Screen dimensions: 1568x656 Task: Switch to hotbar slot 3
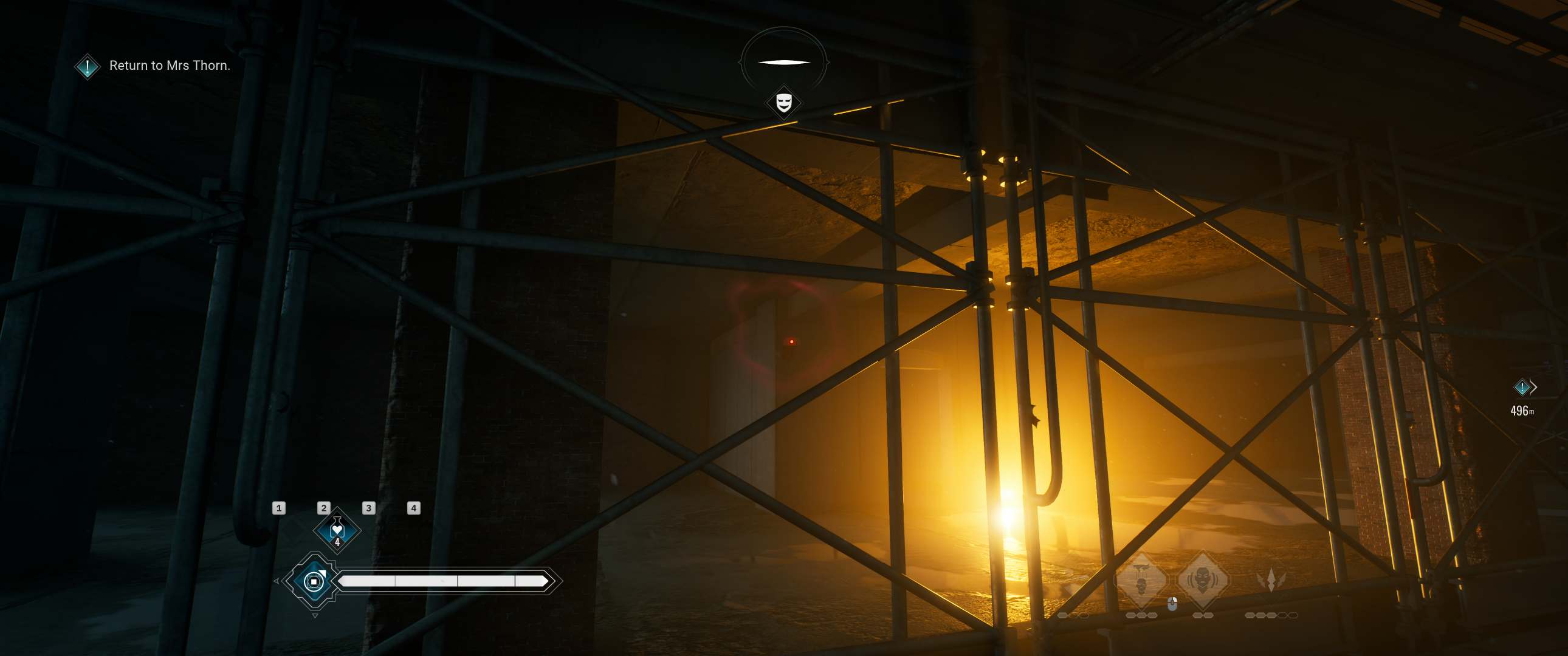[x=368, y=509]
